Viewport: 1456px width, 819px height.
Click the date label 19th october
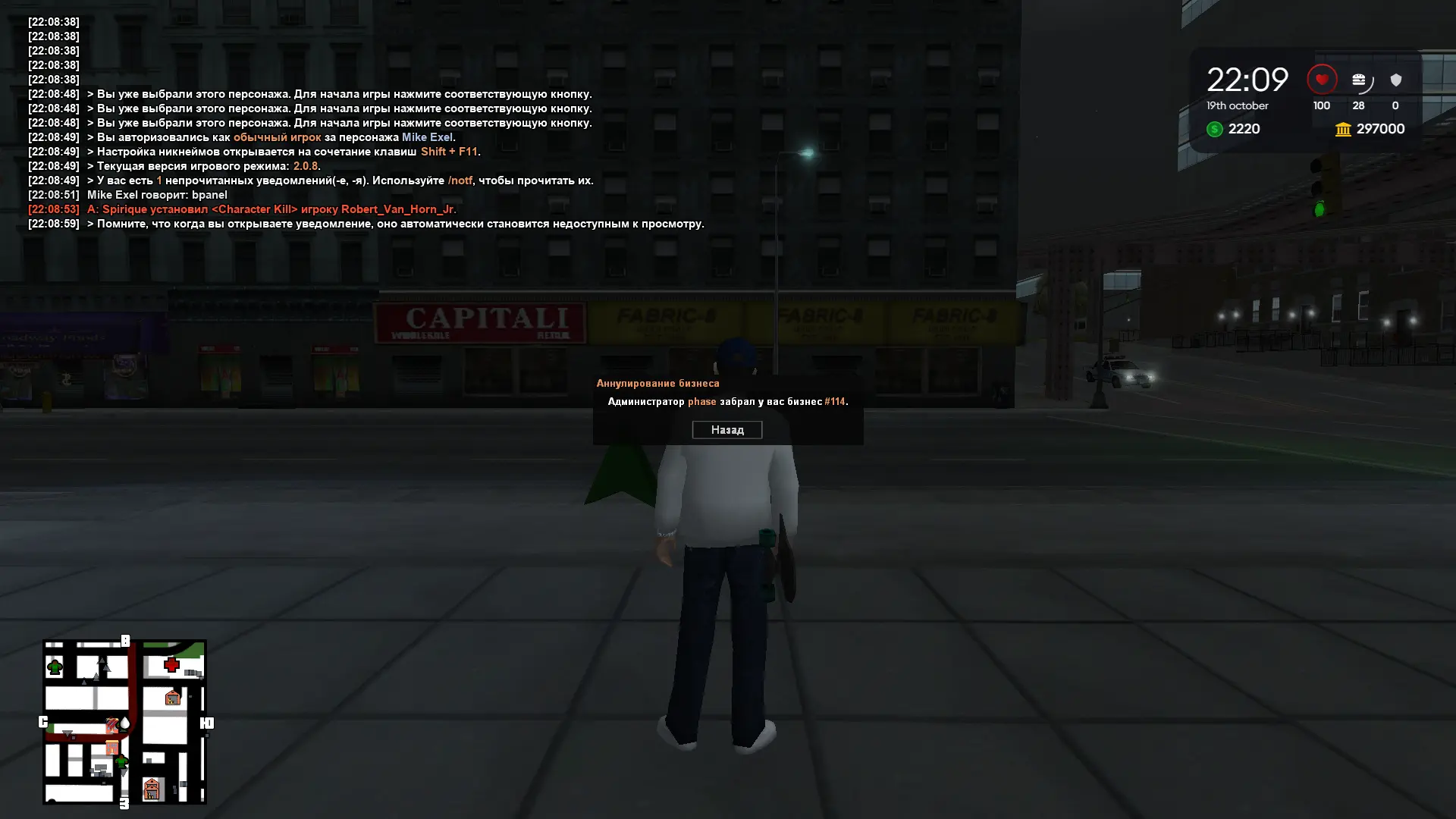pos(1237,105)
